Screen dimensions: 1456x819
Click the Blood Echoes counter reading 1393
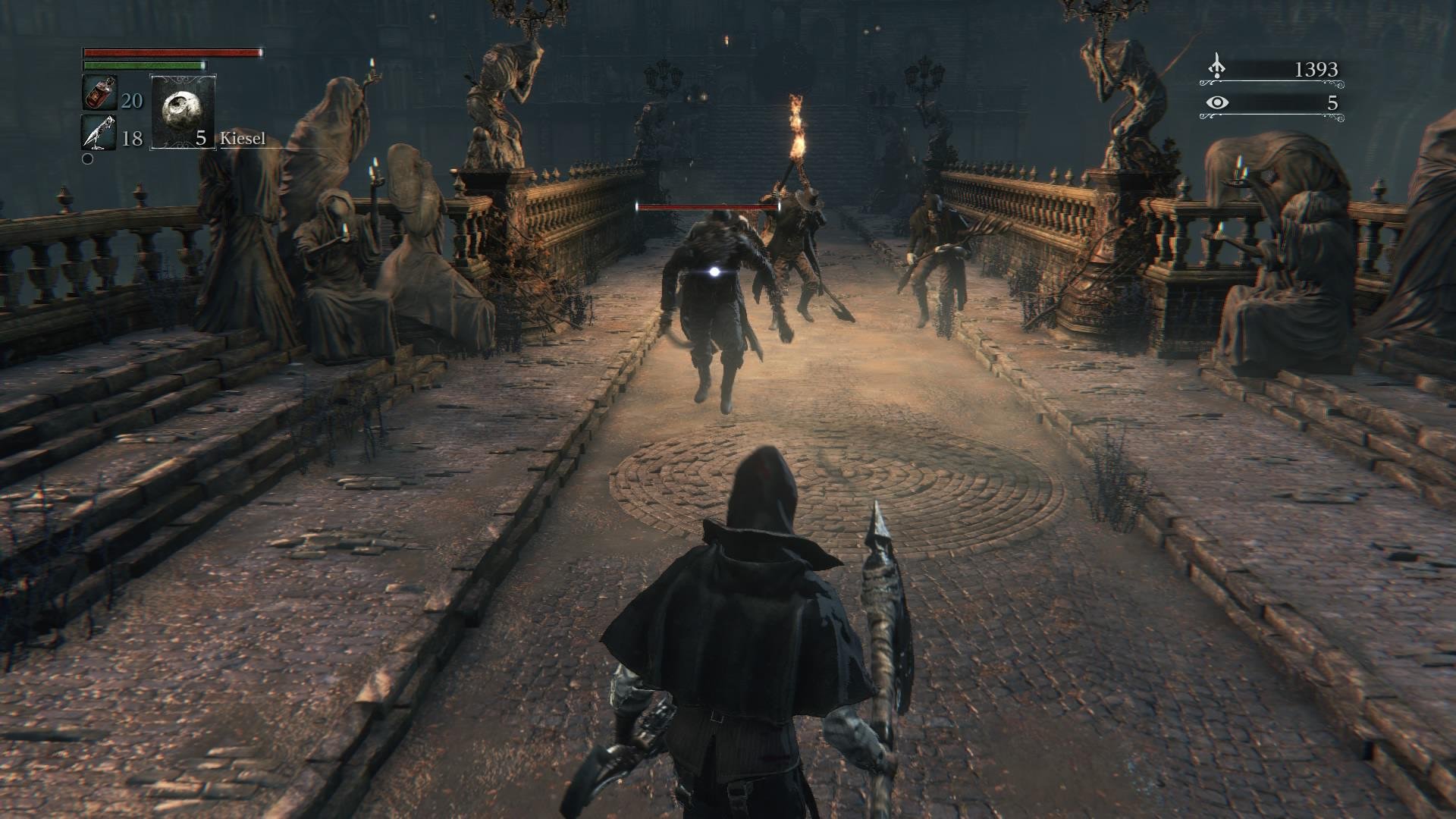(1316, 70)
